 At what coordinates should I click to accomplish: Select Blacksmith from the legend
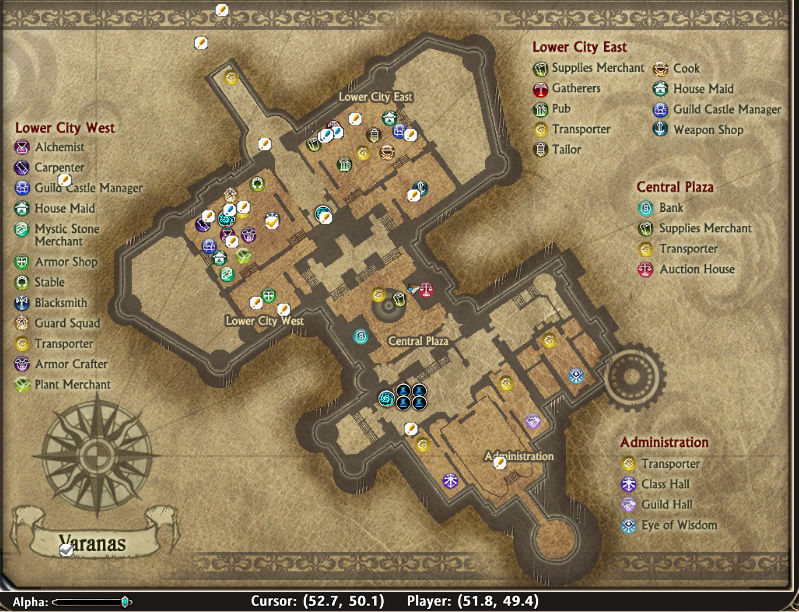(x=61, y=302)
